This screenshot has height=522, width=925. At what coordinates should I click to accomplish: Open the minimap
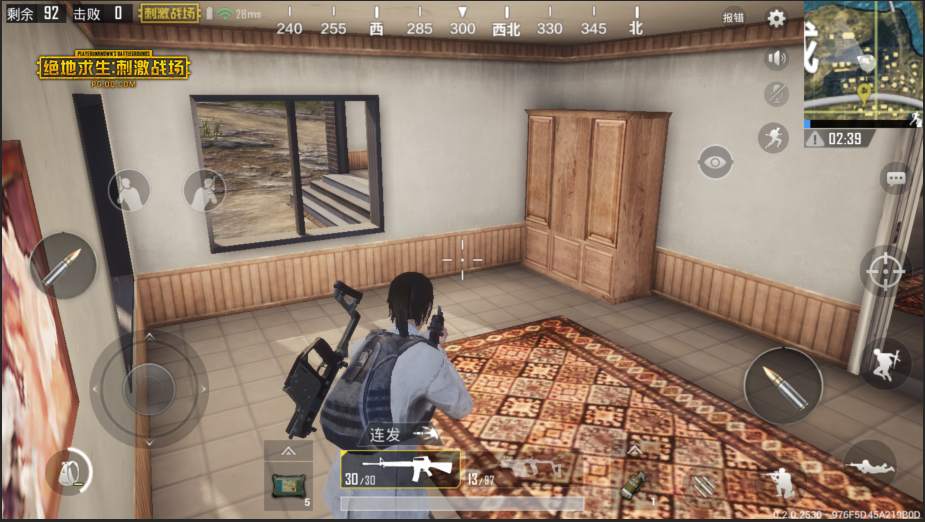tap(863, 63)
